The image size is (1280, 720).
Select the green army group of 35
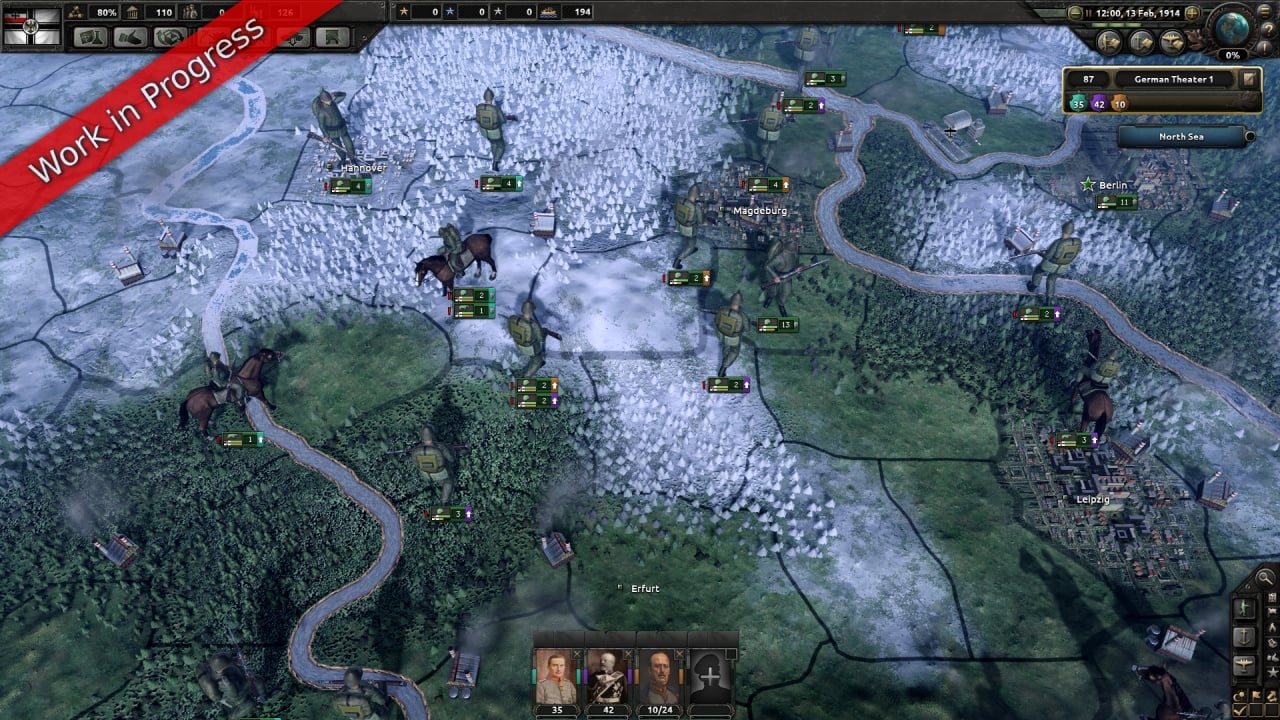[1078, 103]
